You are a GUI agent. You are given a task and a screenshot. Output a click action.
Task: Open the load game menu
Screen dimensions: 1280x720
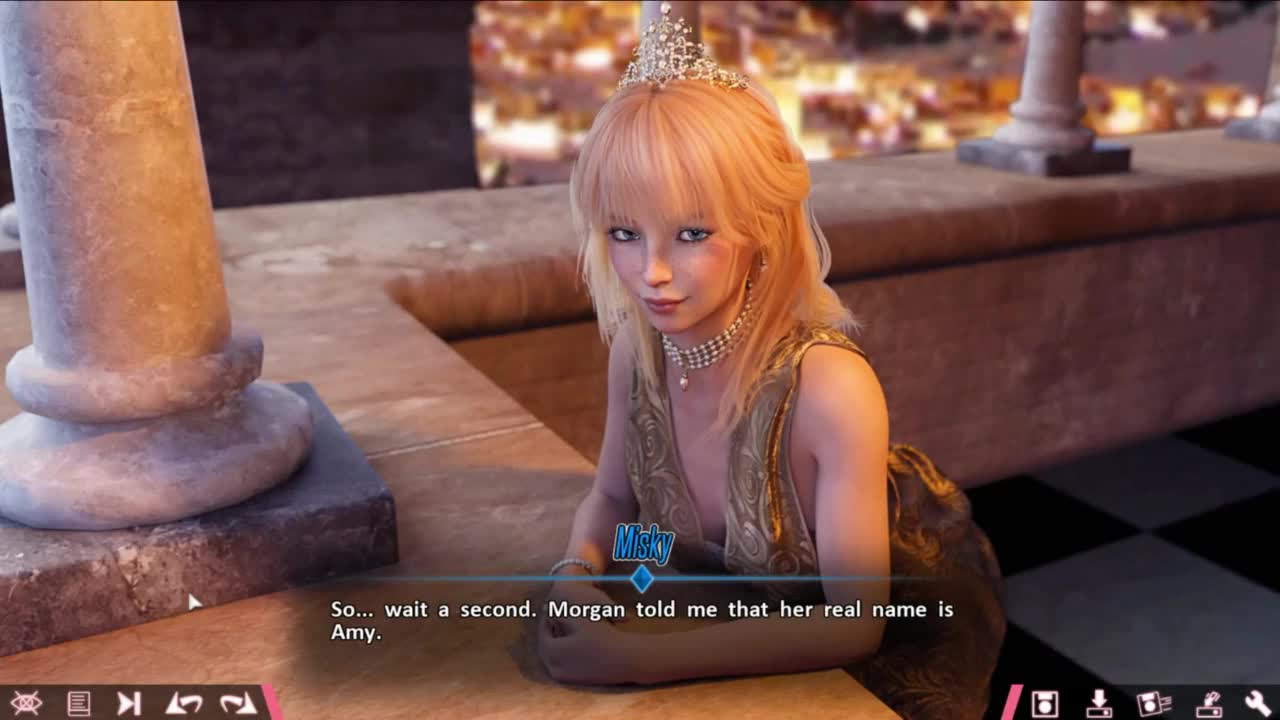(1099, 703)
